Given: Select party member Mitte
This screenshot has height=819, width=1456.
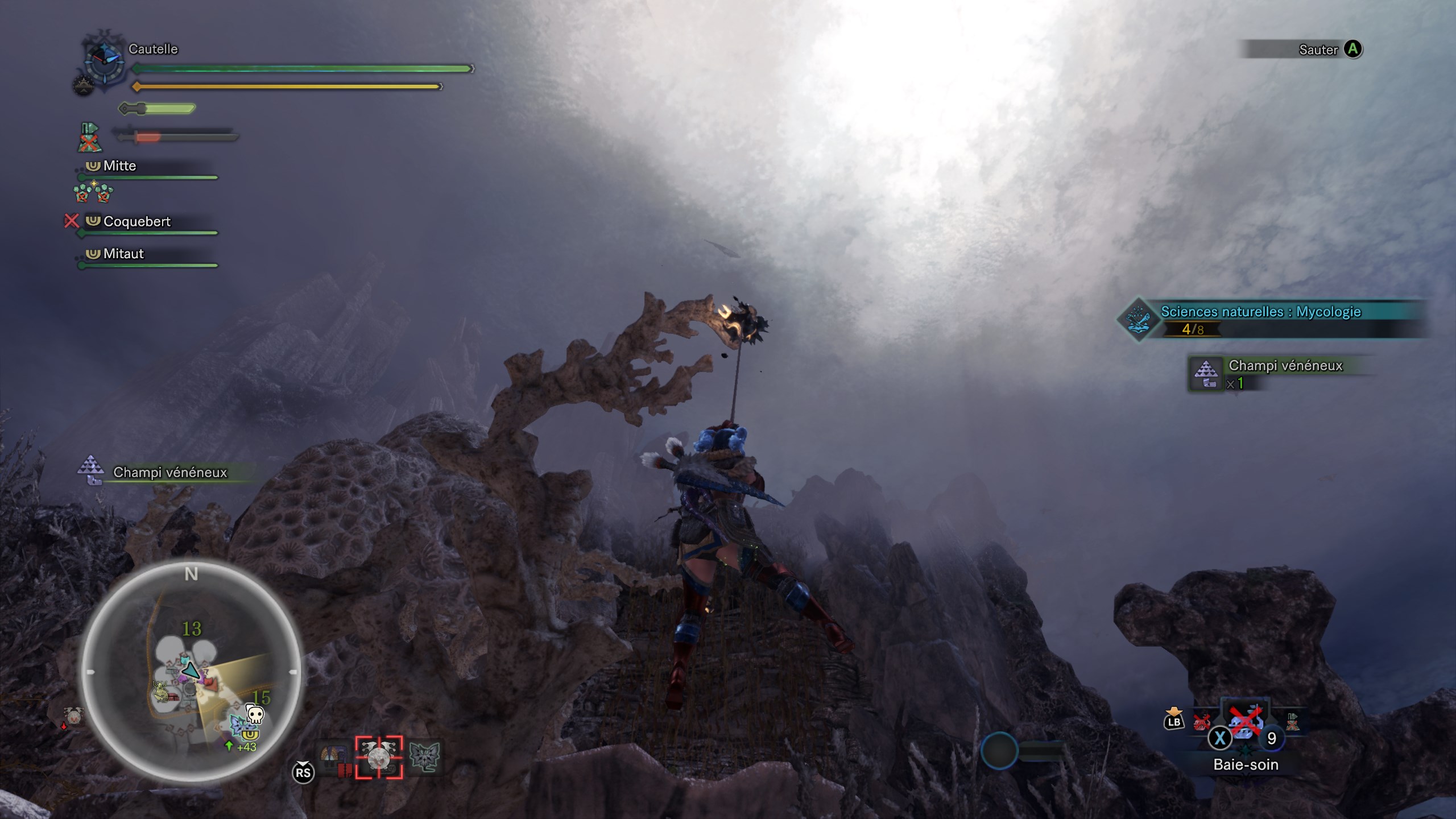Looking at the screenshot, I should [119, 166].
